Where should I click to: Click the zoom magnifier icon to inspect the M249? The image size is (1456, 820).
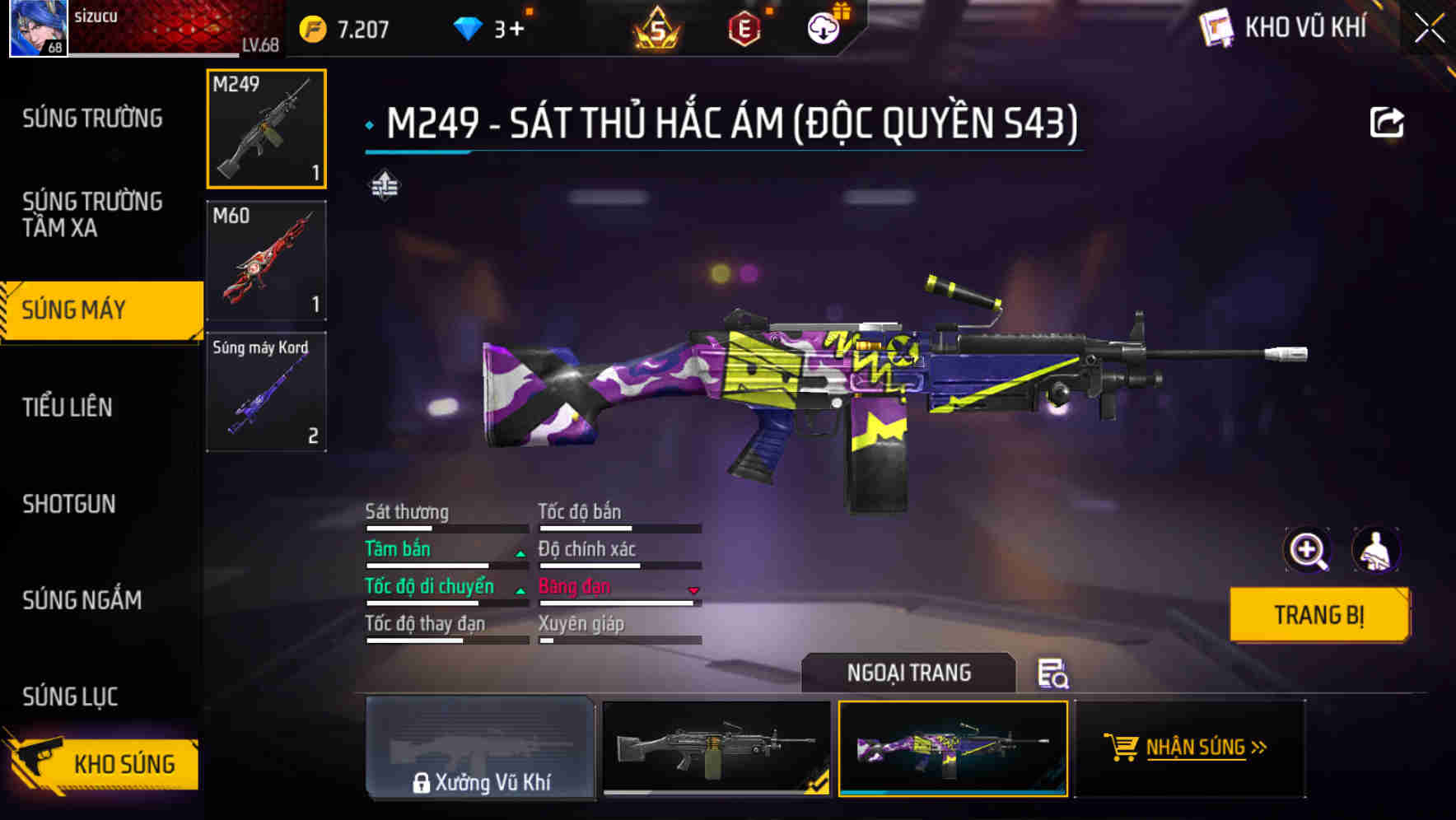point(1306,550)
